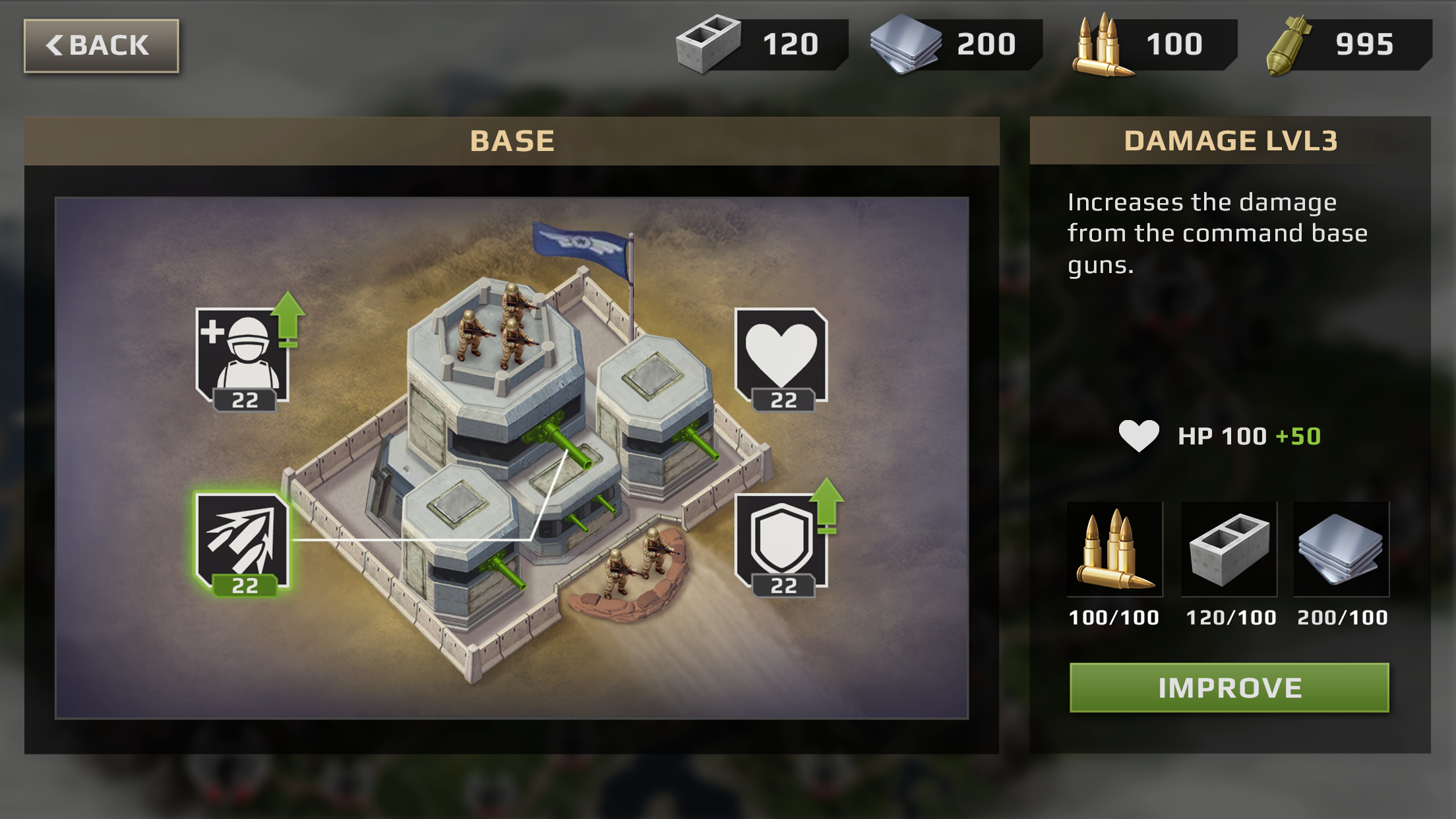Click the BASE title header
The height and width of the screenshot is (819, 1456).
pyautogui.click(x=512, y=140)
